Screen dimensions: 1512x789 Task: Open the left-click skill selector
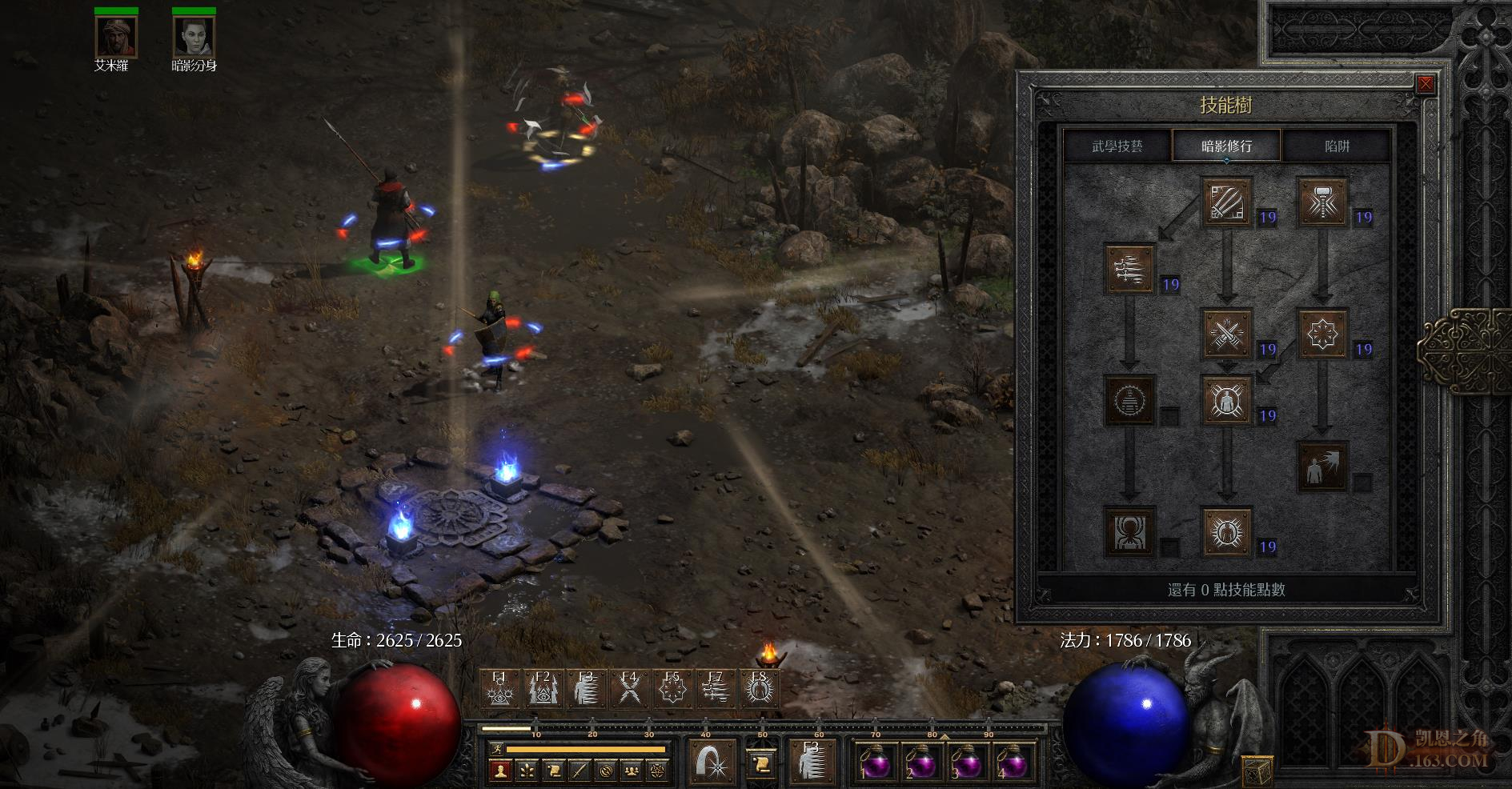(712, 760)
